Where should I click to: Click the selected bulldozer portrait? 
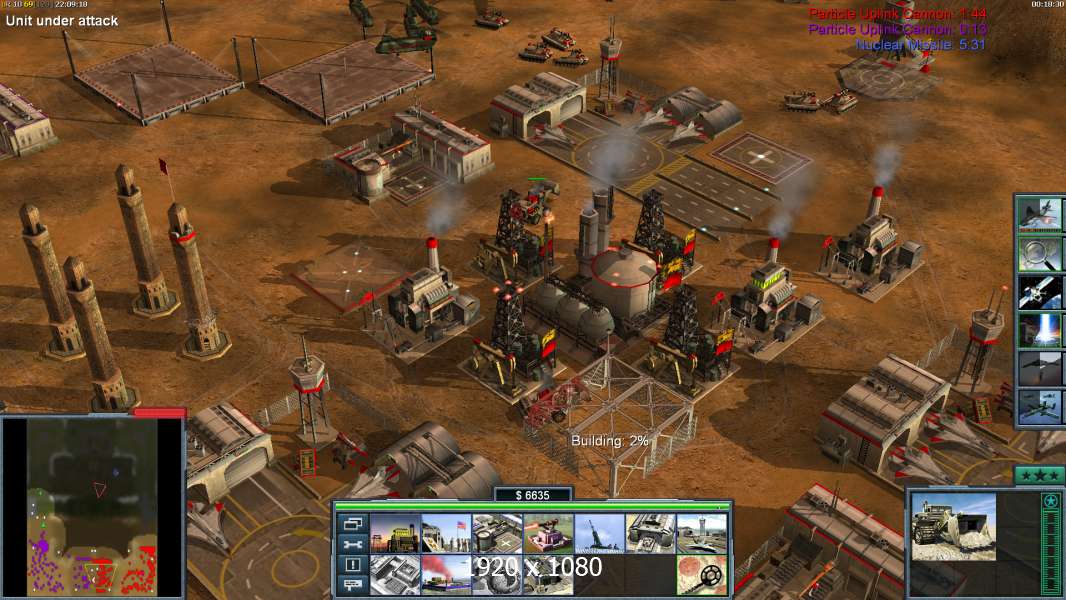[953, 526]
